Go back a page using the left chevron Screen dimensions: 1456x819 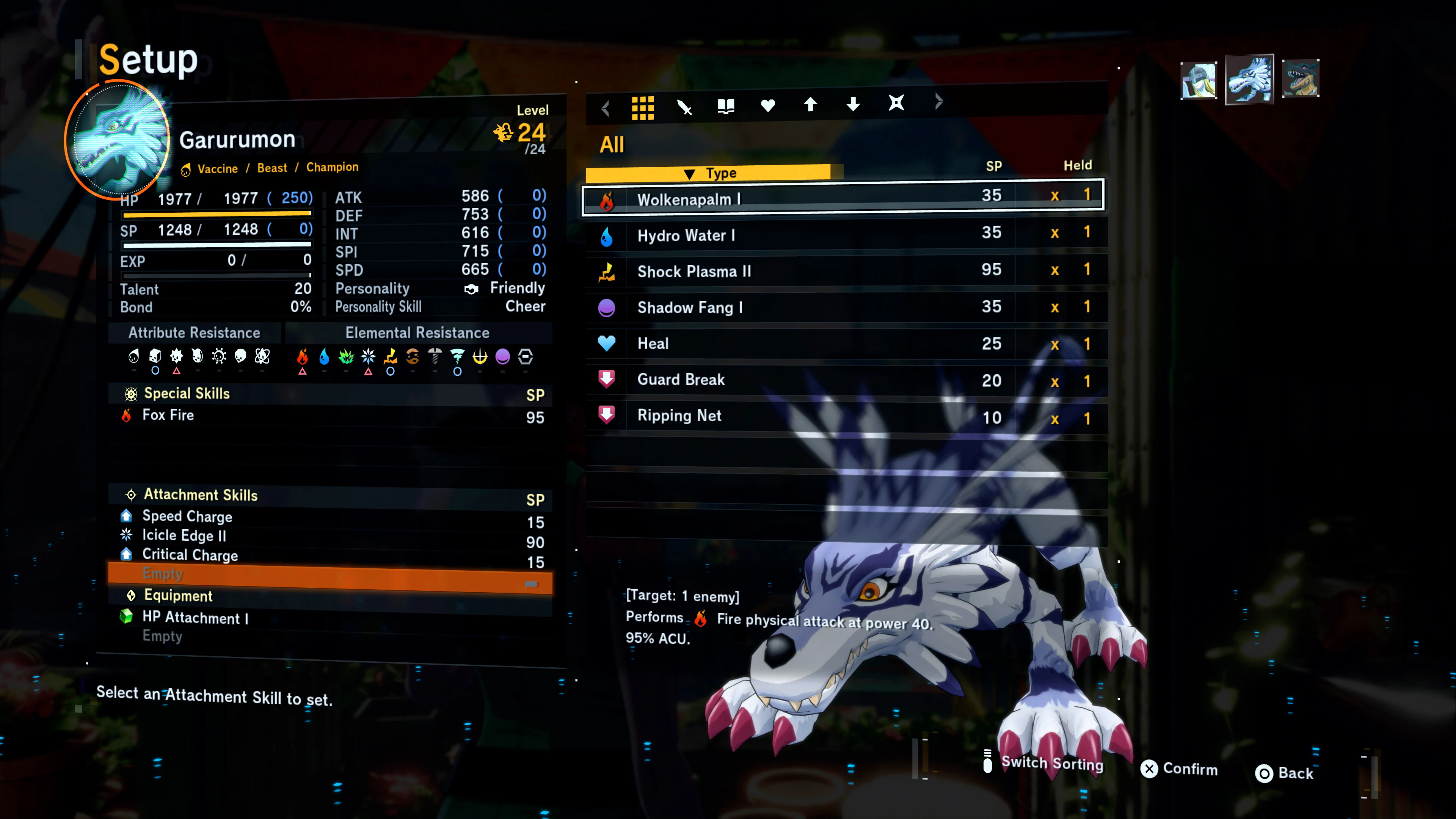click(606, 107)
